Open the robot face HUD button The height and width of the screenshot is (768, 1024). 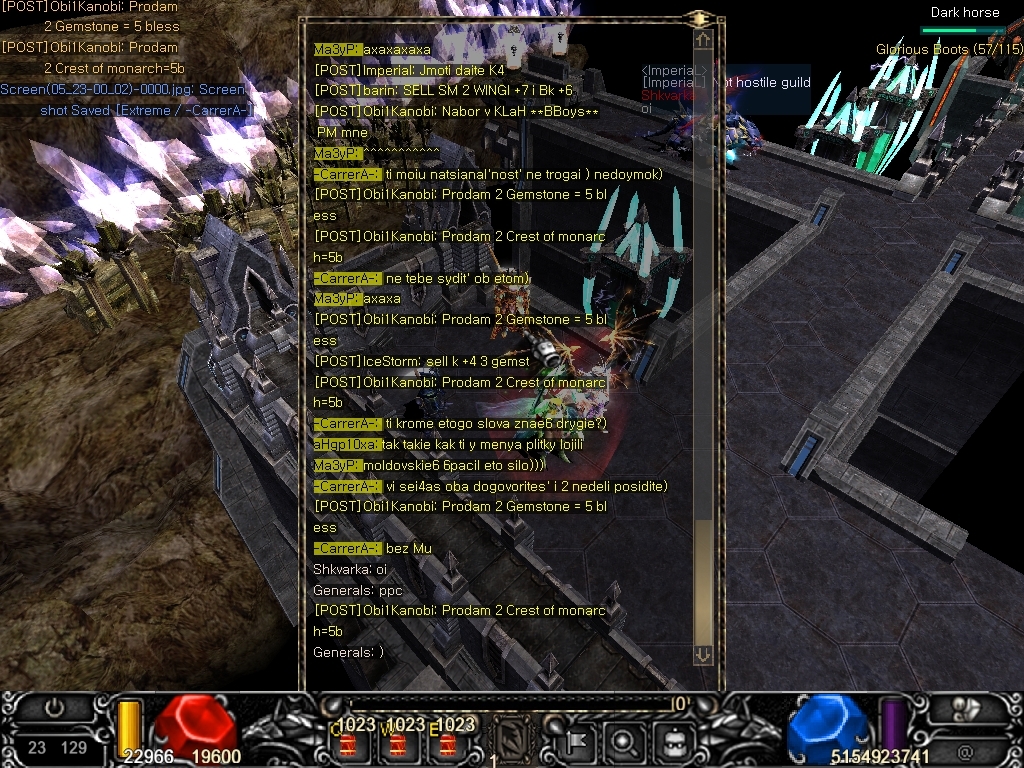point(673,741)
